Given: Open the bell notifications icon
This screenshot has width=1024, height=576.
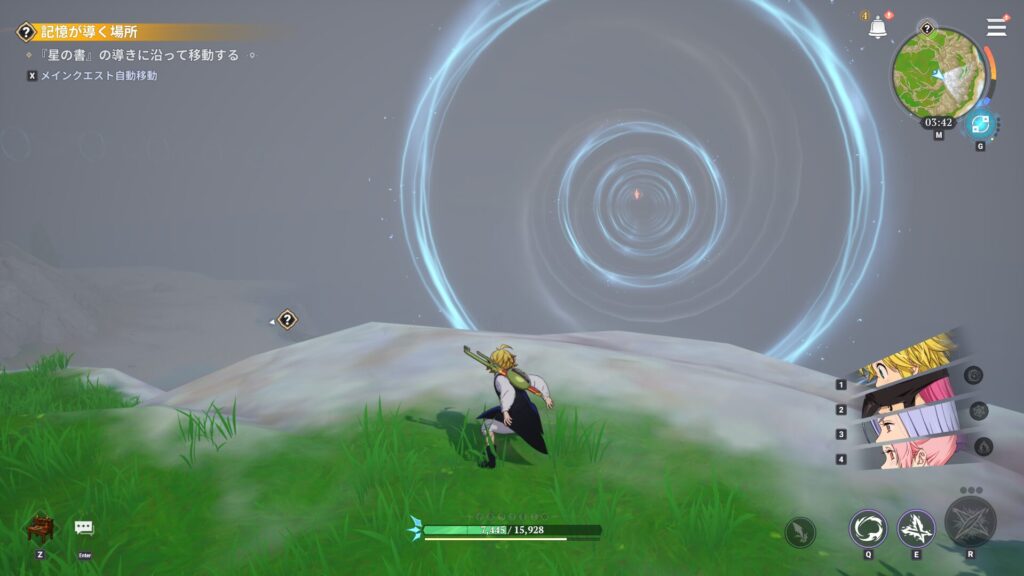Looking at the screenshot, I should tap(878, 28).
